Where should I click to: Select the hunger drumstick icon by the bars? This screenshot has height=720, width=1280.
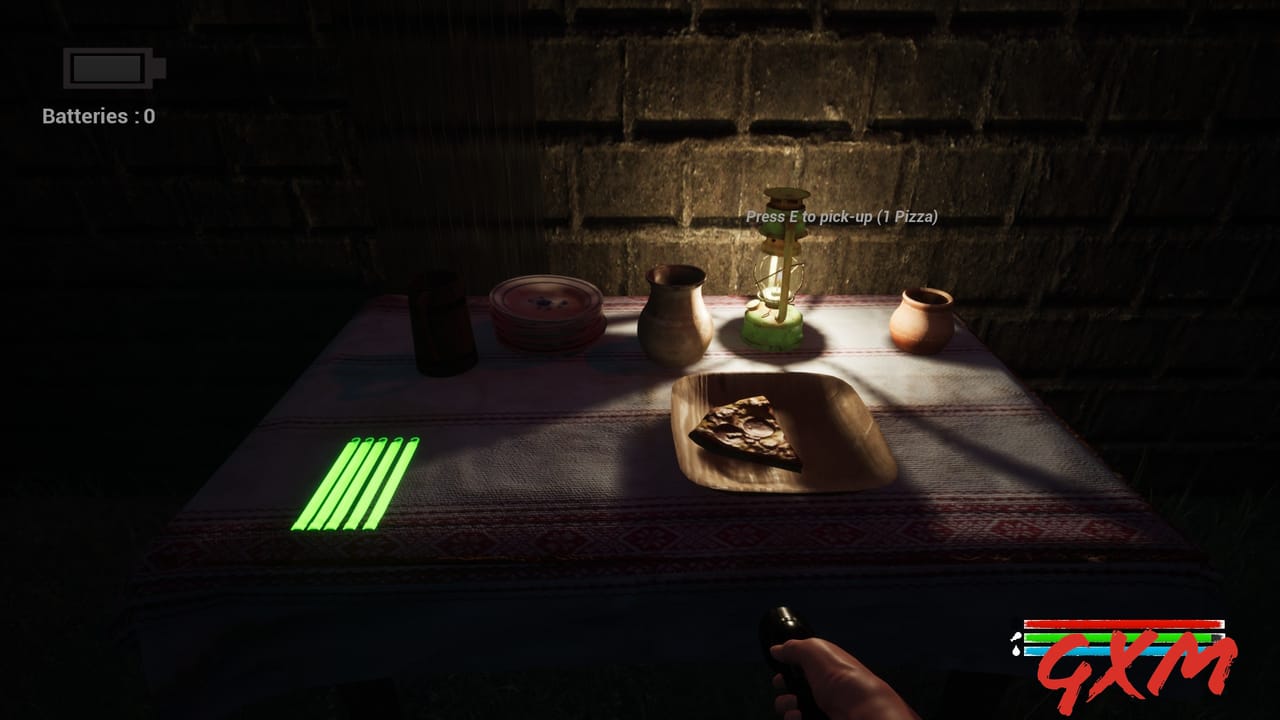pos(1017,637)
